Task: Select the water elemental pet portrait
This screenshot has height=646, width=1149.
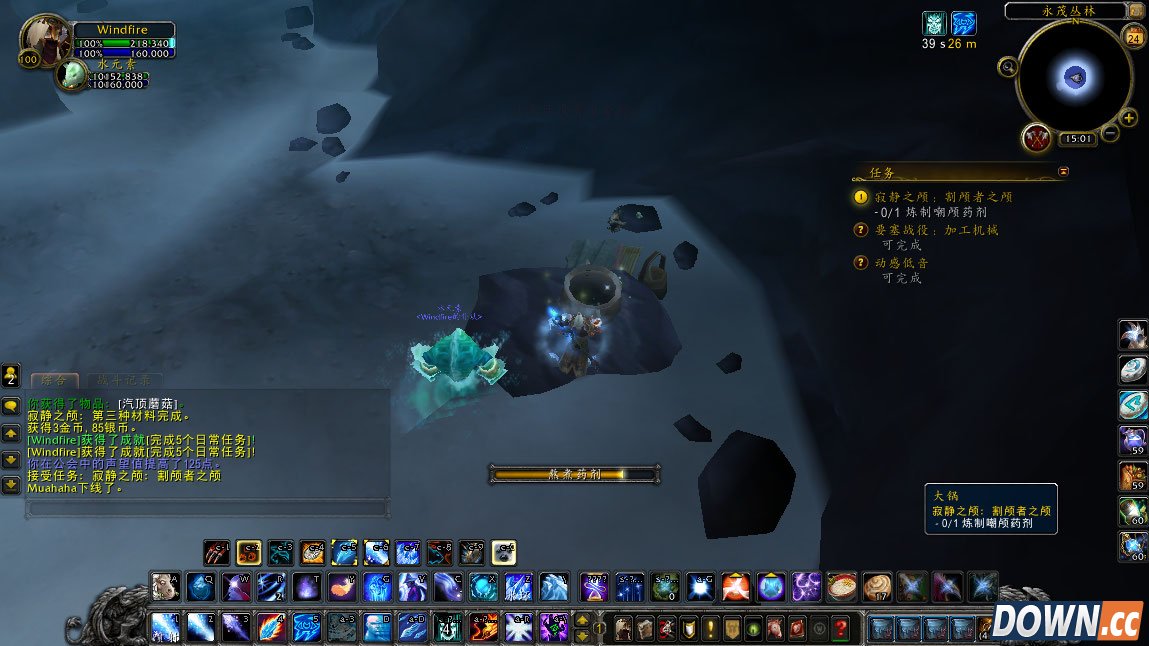Action: 73,75
